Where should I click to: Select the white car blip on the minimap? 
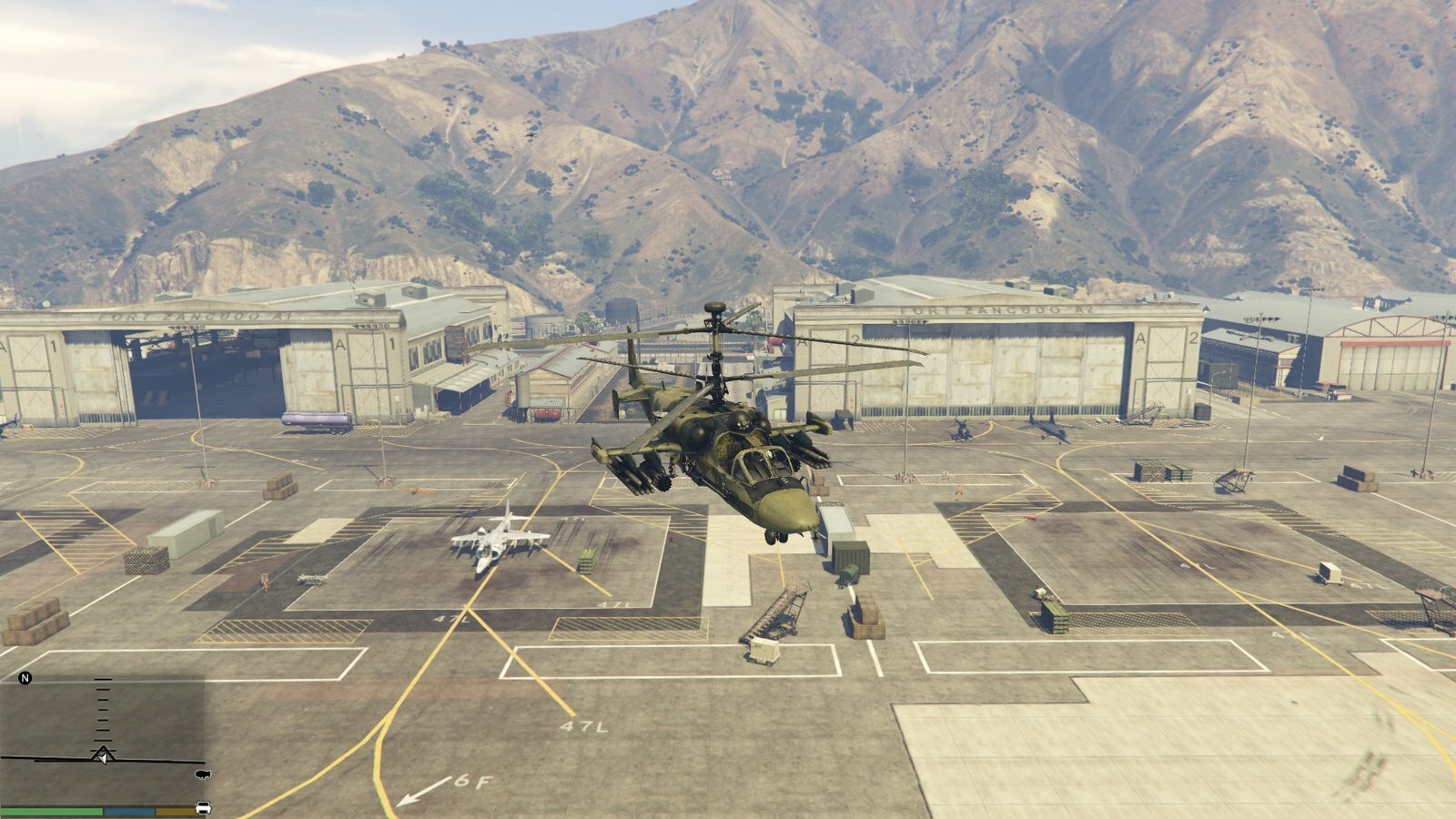coord(203,807)
